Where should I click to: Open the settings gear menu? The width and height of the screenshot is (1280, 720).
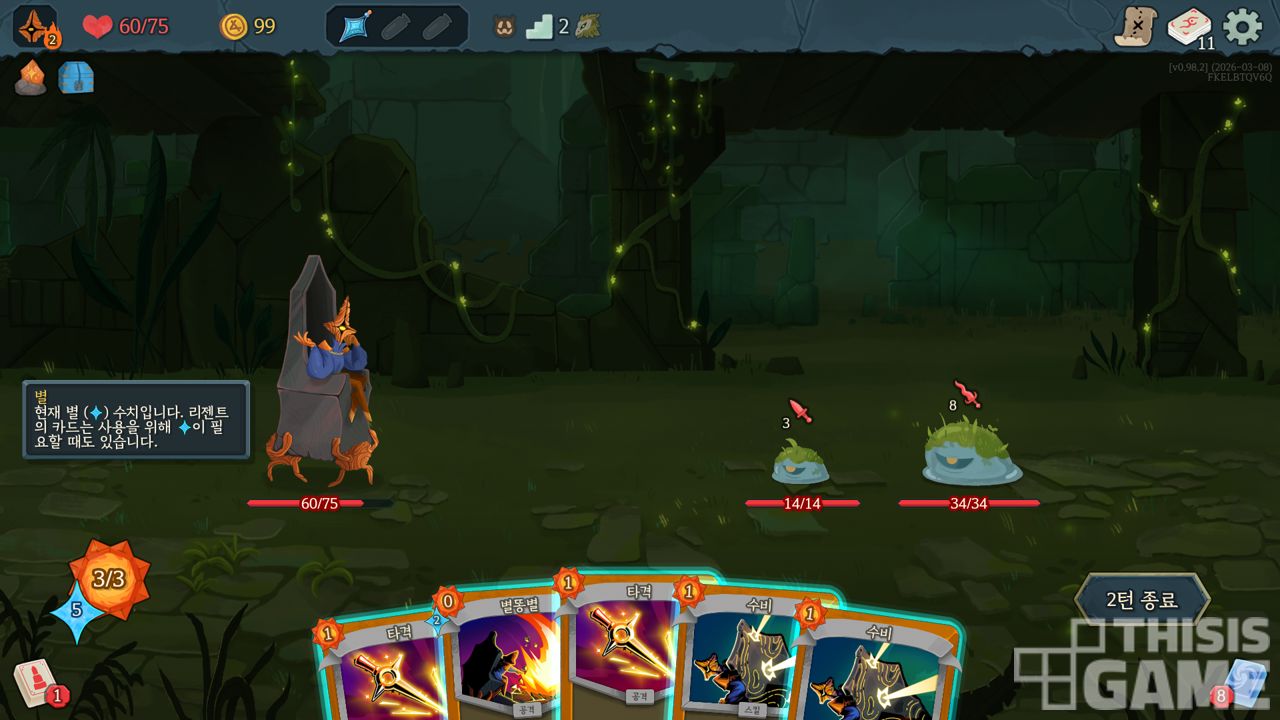[x=1243, y=26]
